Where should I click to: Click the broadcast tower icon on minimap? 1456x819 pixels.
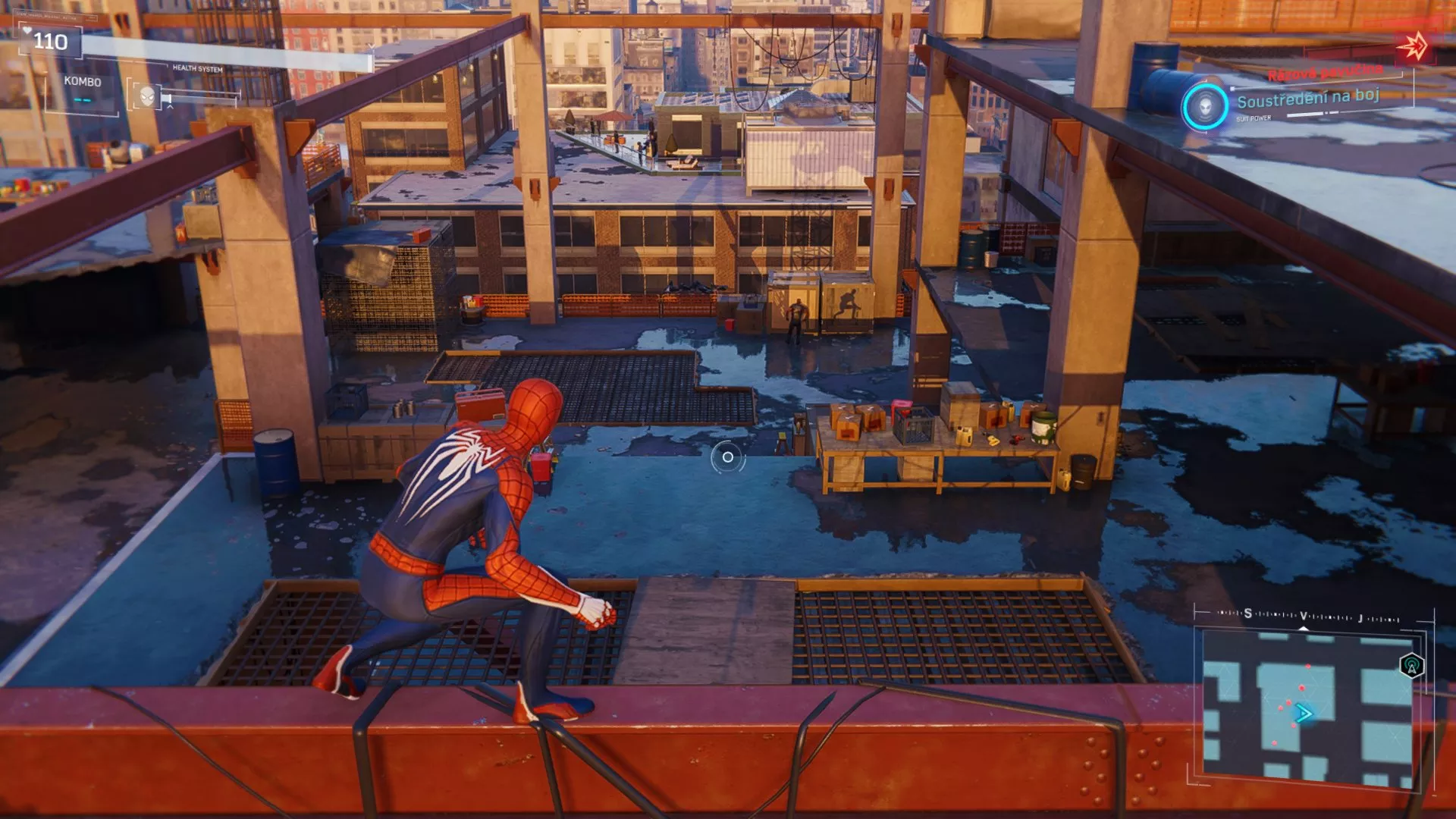click(x=1410, y=667)
